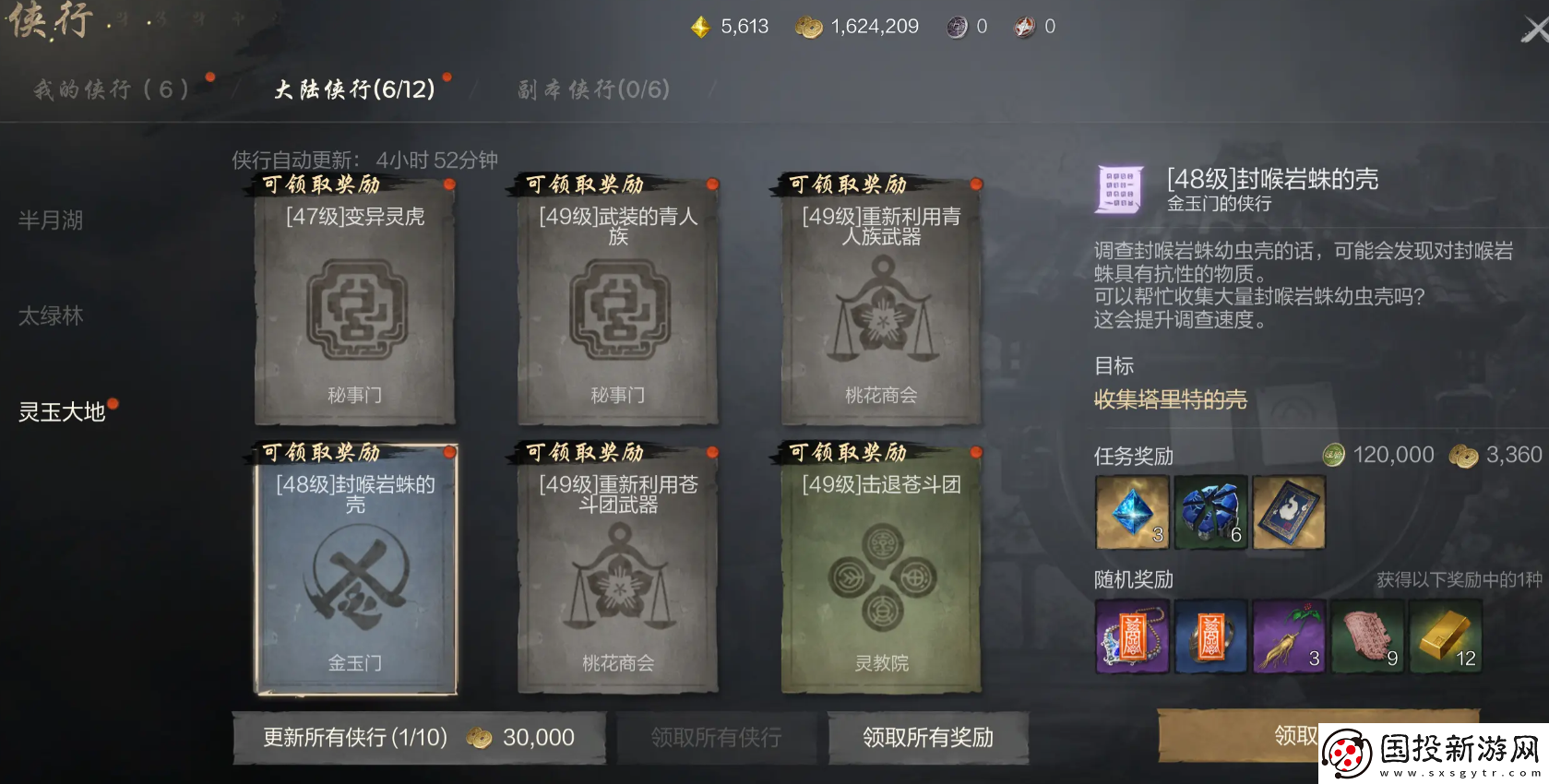This screenshot has height=784, width=1549.
Task: Click the 领取所有奖励 button
Action: 928,737
